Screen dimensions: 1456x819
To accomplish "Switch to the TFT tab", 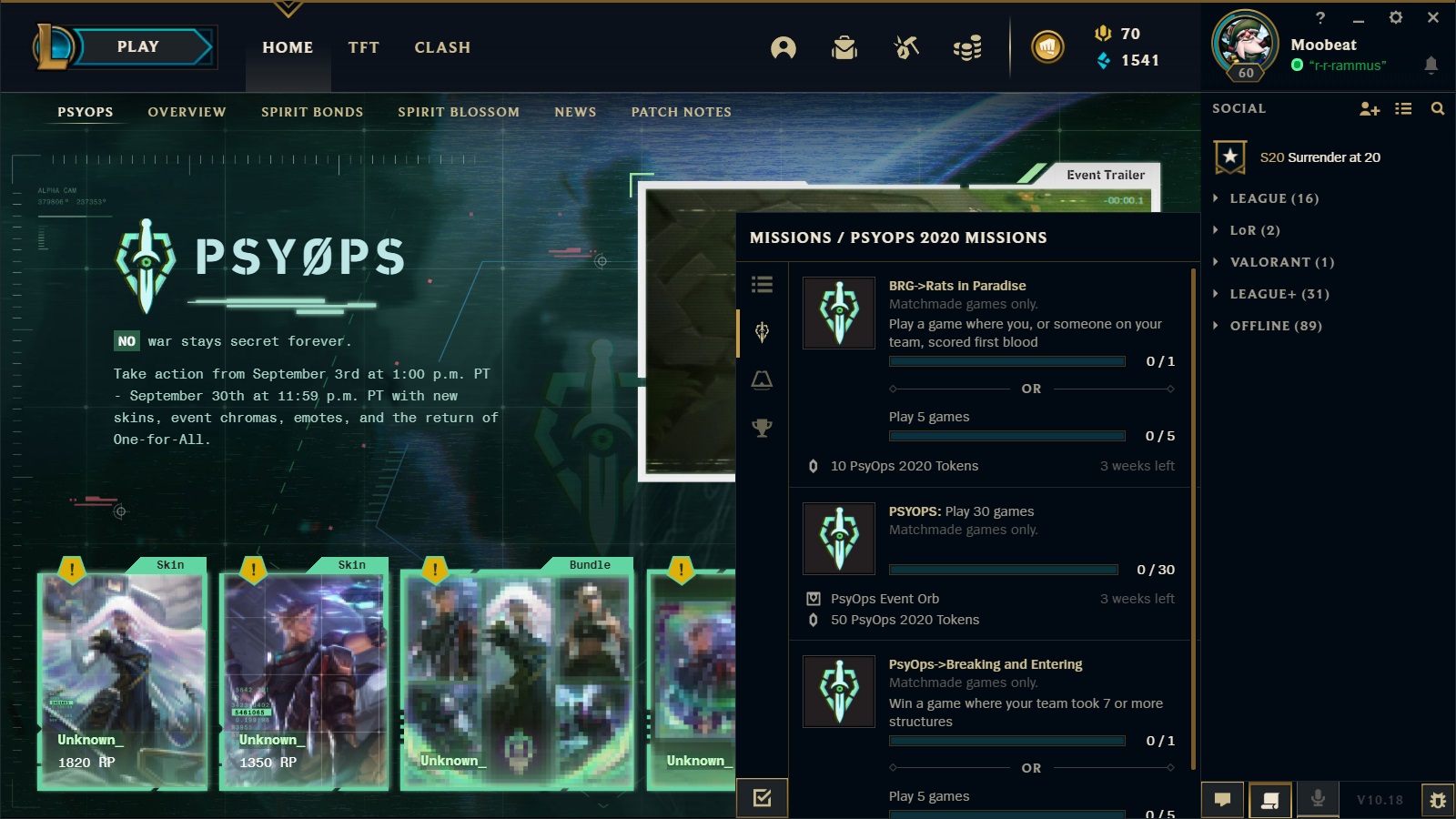I will pyautogui.click(x=363, y=47).
